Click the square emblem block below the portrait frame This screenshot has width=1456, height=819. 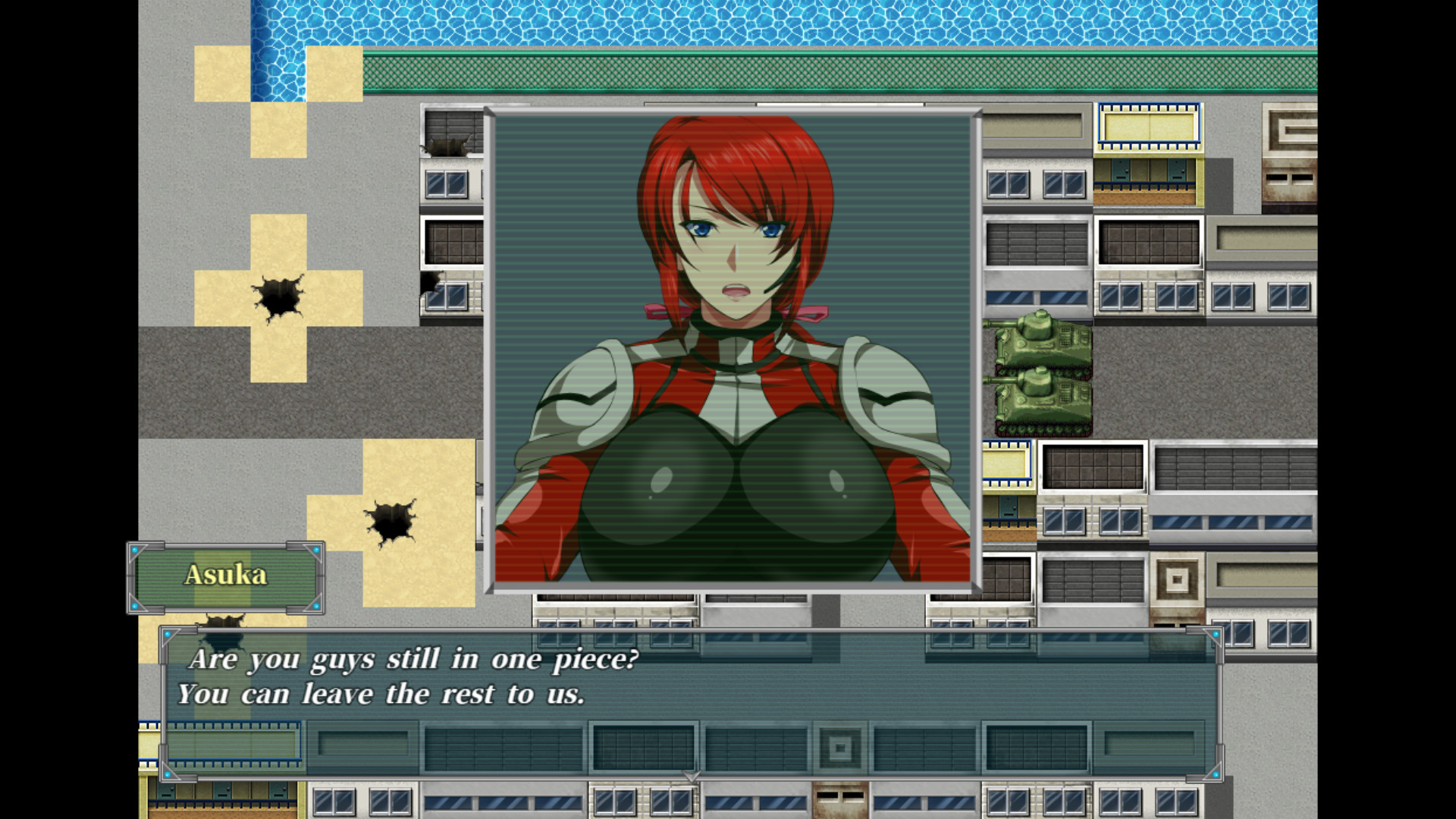coord(838,747)
